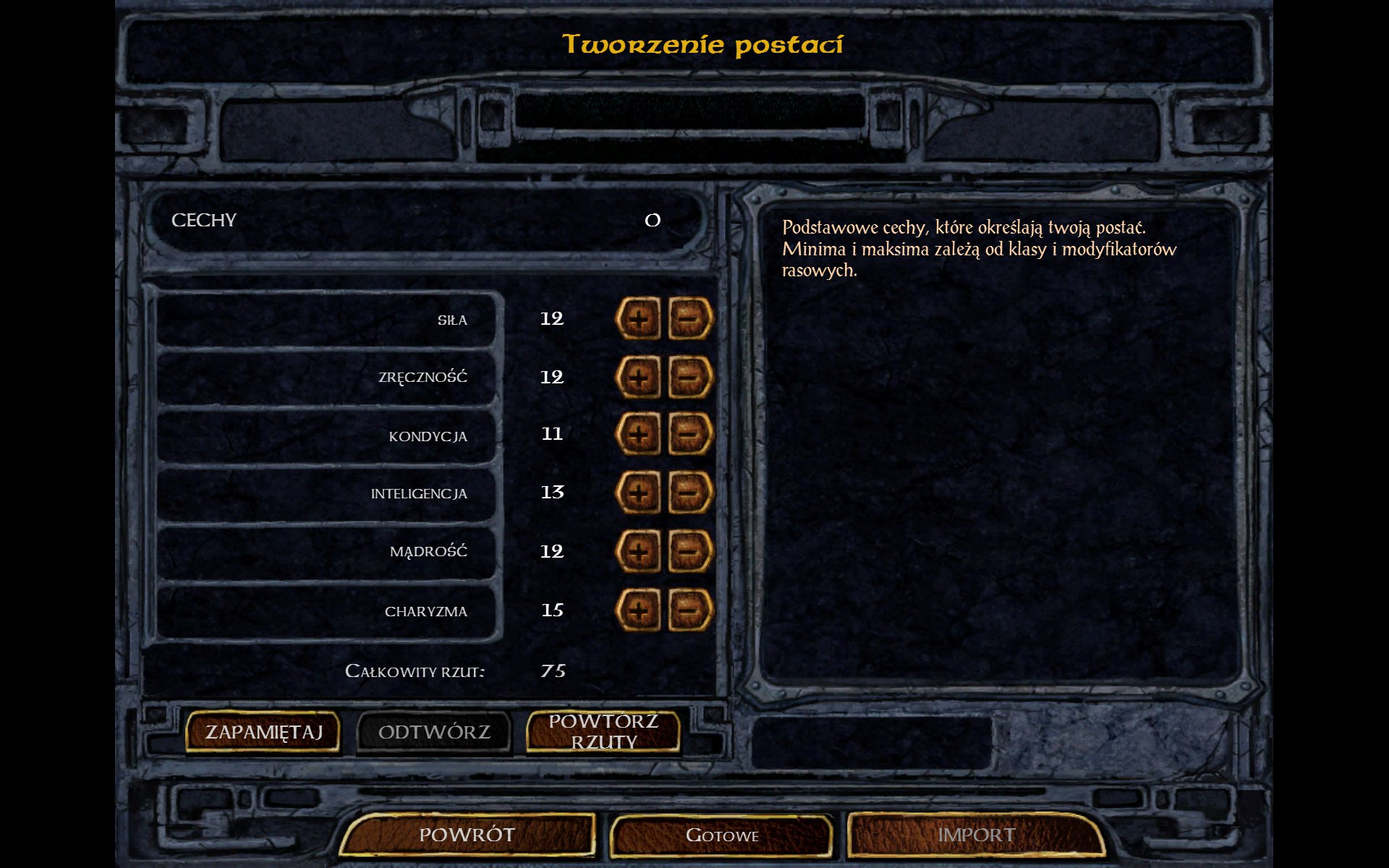Raise Zręczność using its plus button
Viewport: 1389px width, 868px height.
coord(638,377)
